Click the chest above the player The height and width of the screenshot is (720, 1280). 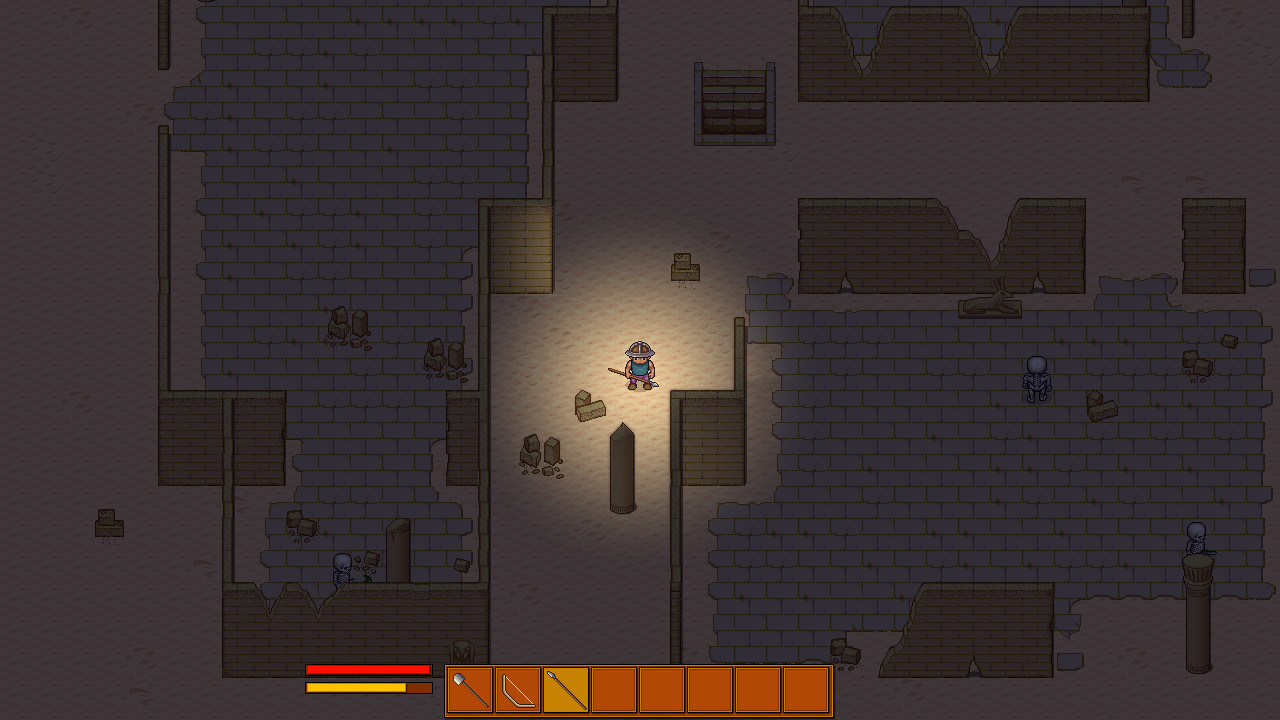685,265
